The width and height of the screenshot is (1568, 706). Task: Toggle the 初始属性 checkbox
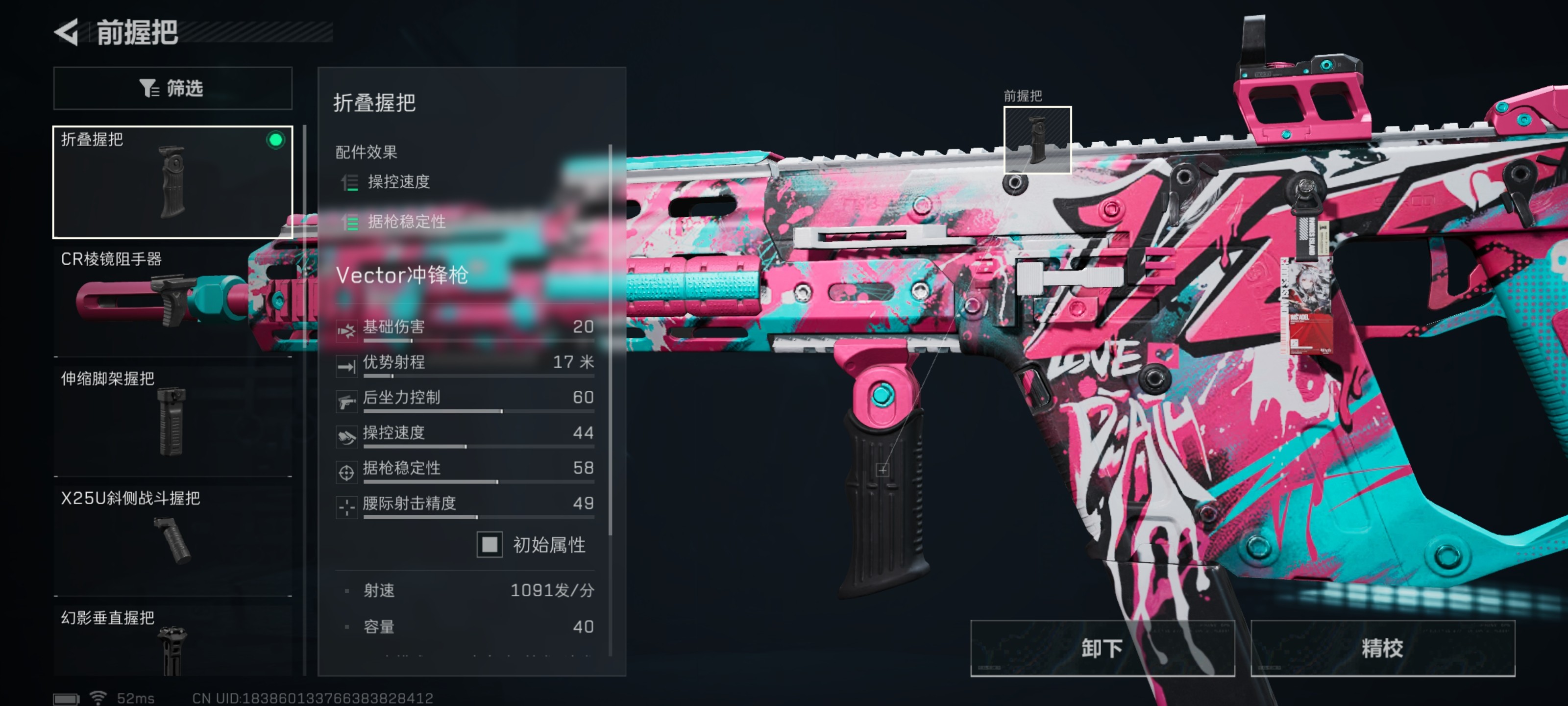click(x=490, y=544)
